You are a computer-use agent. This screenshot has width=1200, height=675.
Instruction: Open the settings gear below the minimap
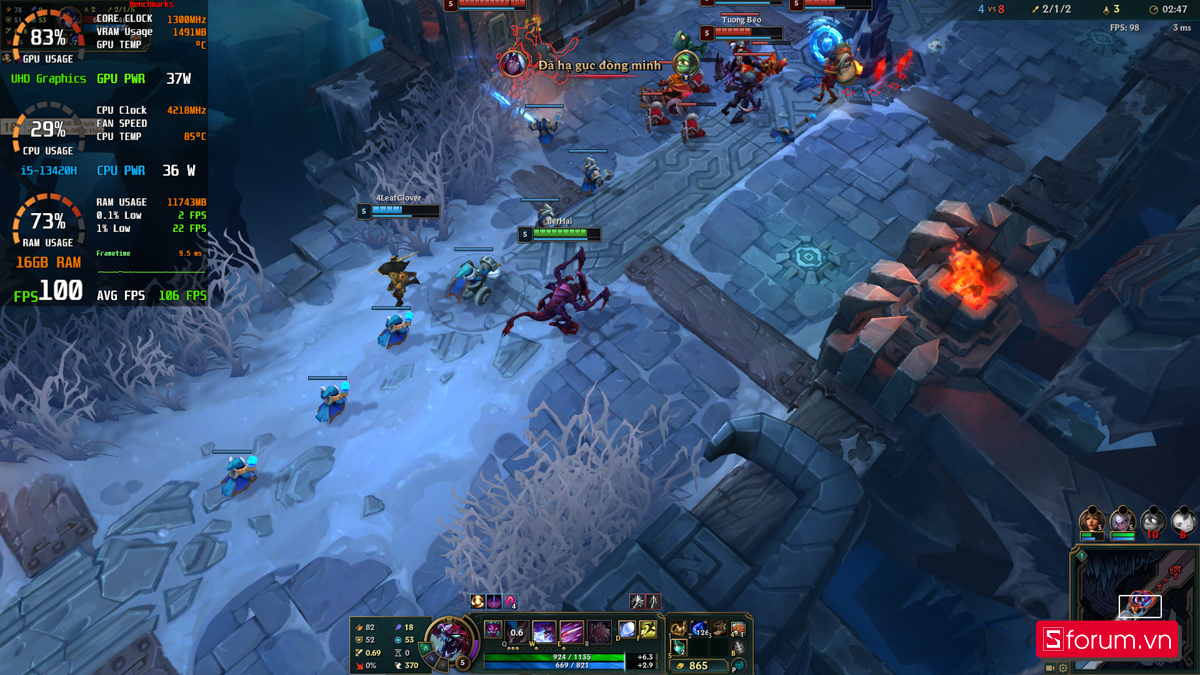(x=1063, y=667)
